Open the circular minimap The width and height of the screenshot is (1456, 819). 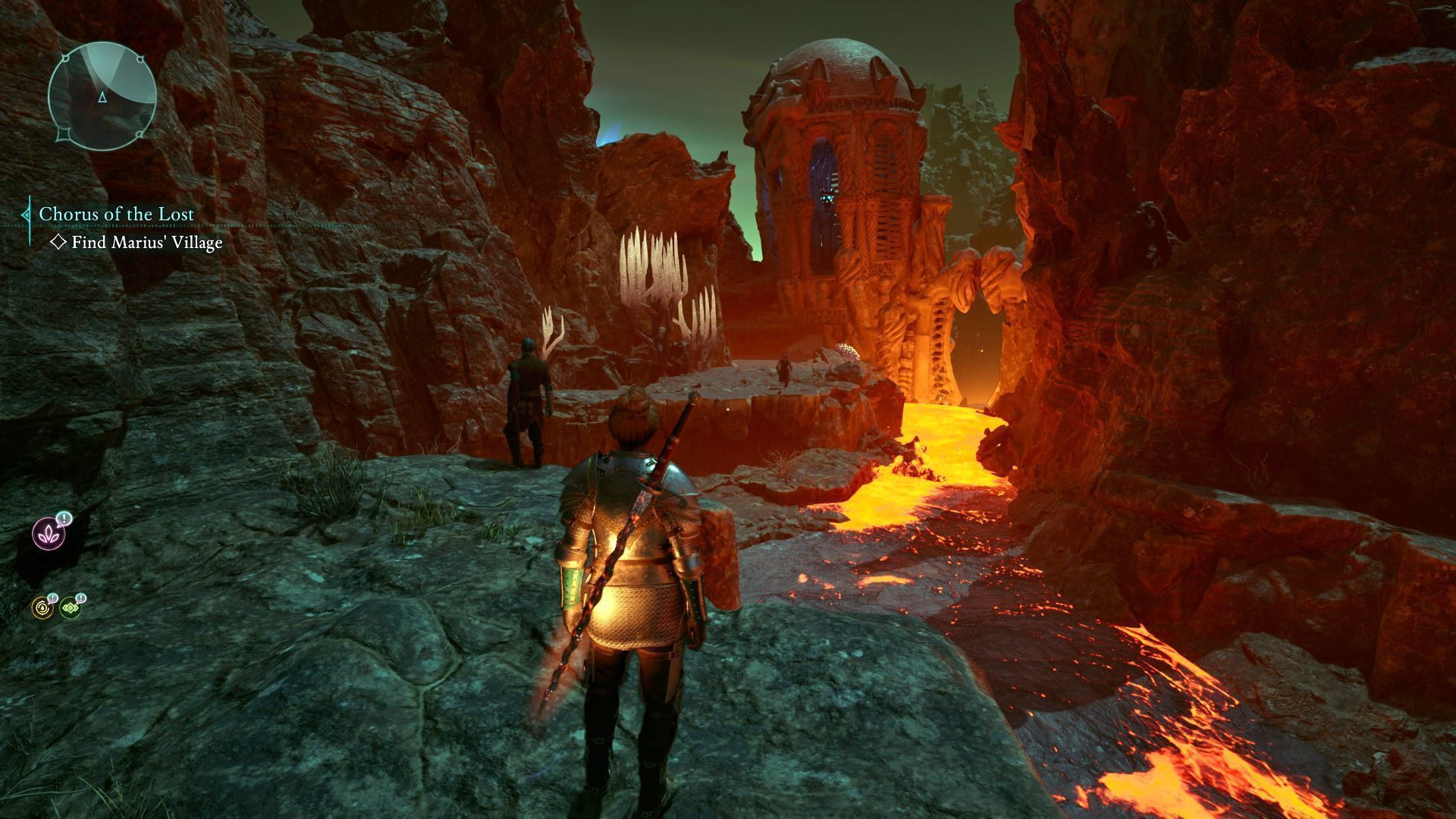tap(102, 95)
